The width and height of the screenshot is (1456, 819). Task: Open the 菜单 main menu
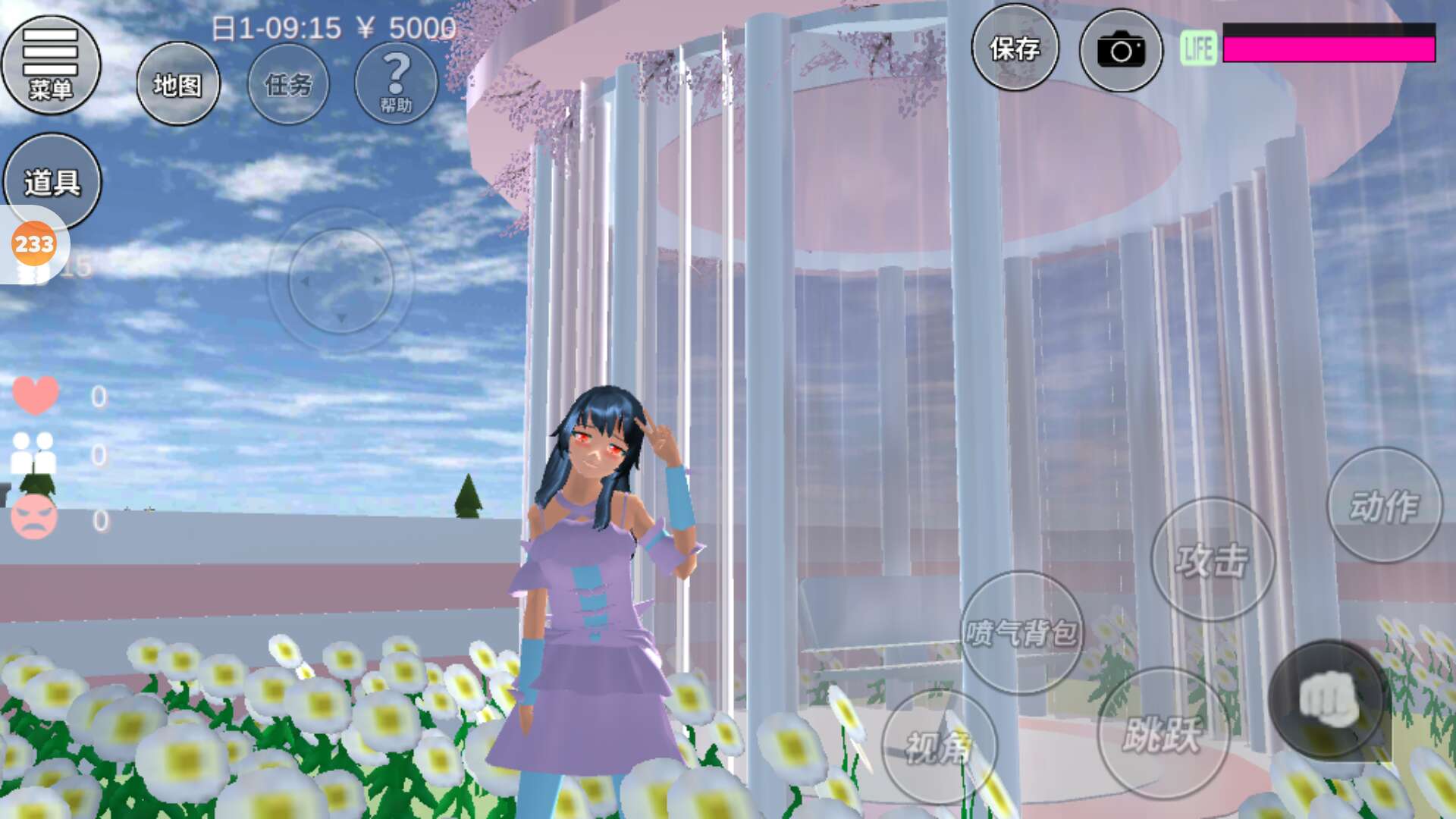click(51, 65)
